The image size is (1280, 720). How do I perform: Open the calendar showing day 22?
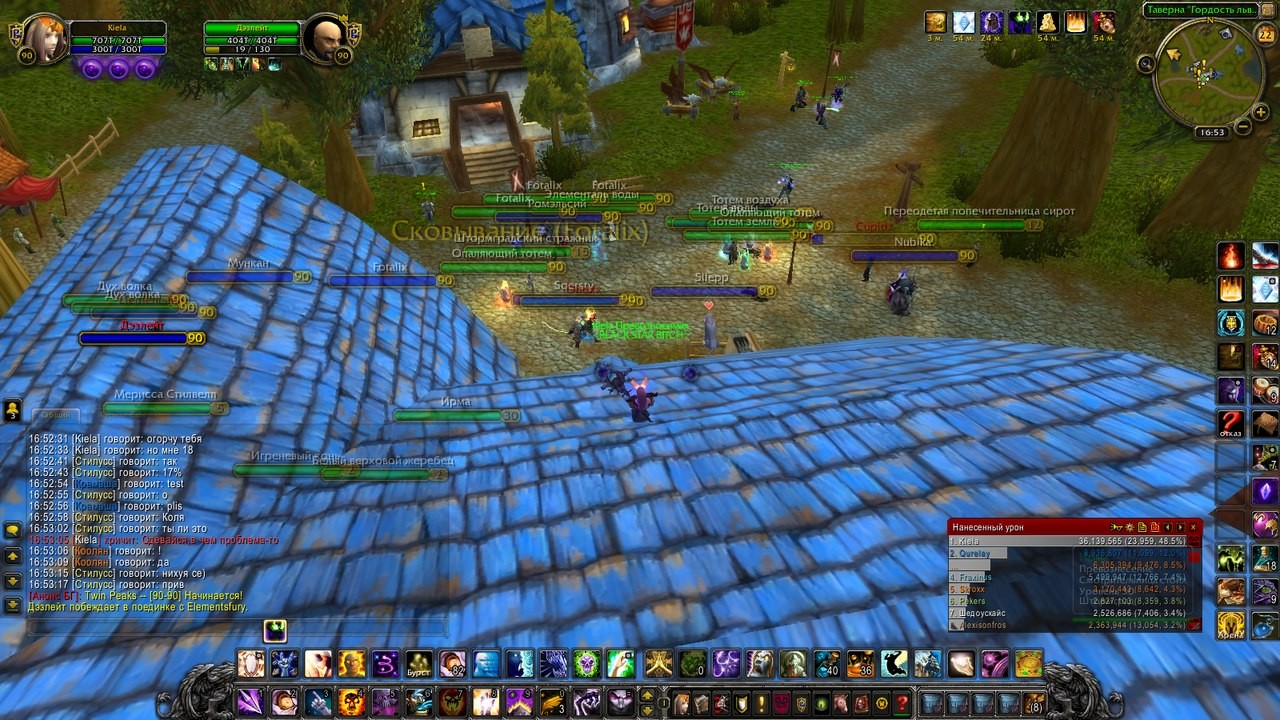[x=1265, y=36]
